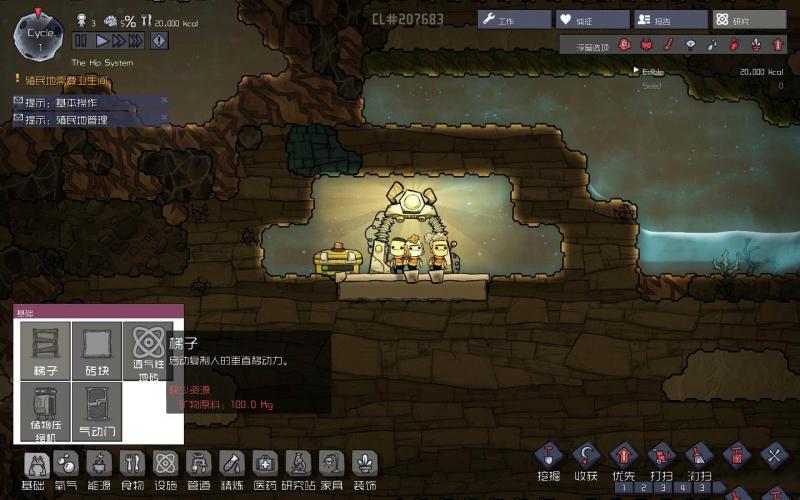This screenshot has height=500, width=800.
Task: Close the basic controls (基本操作) tip notification
Action: [x=164, y=100]
